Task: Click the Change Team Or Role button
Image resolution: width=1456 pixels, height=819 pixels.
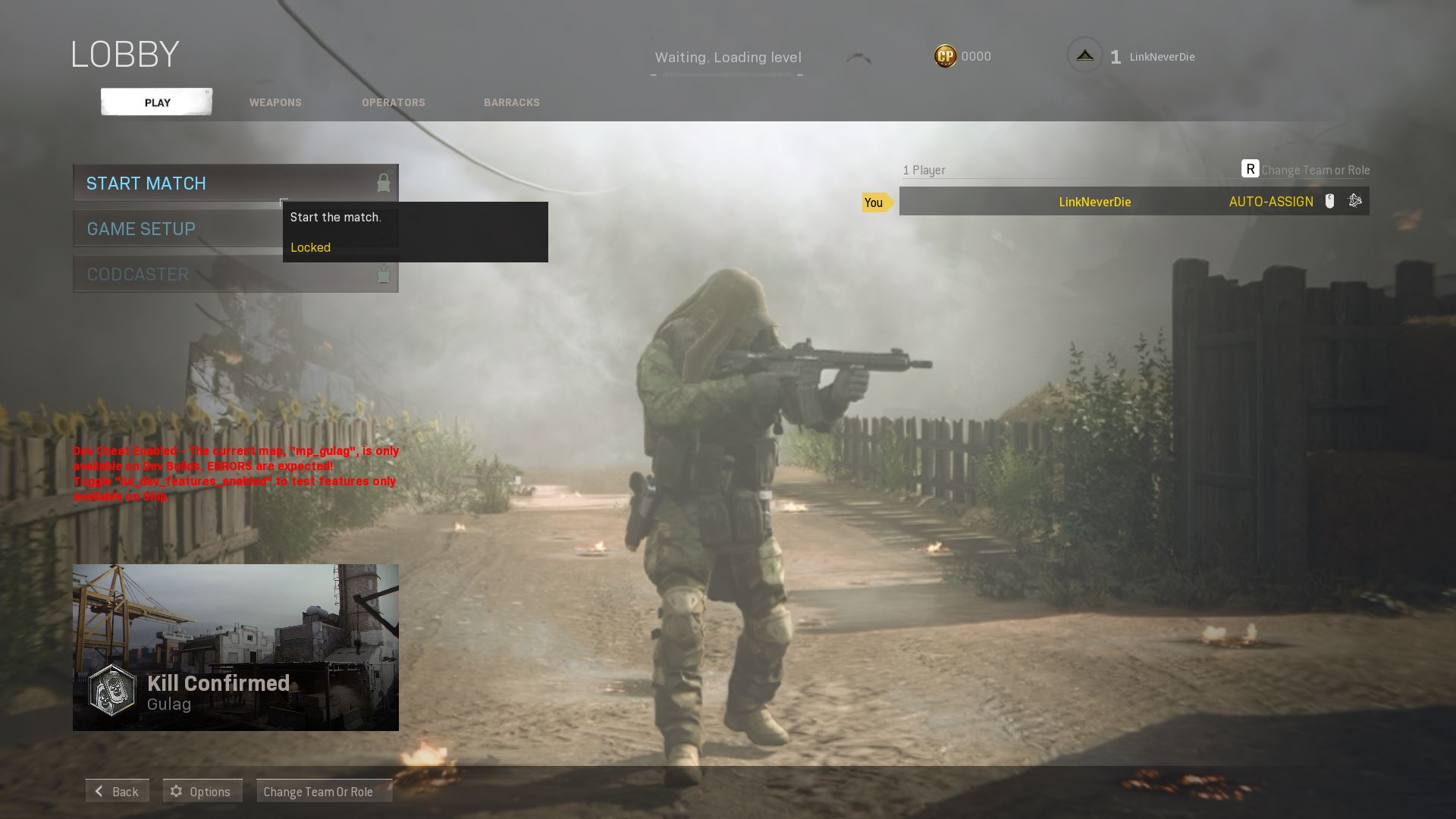Action: coord(325,791)
